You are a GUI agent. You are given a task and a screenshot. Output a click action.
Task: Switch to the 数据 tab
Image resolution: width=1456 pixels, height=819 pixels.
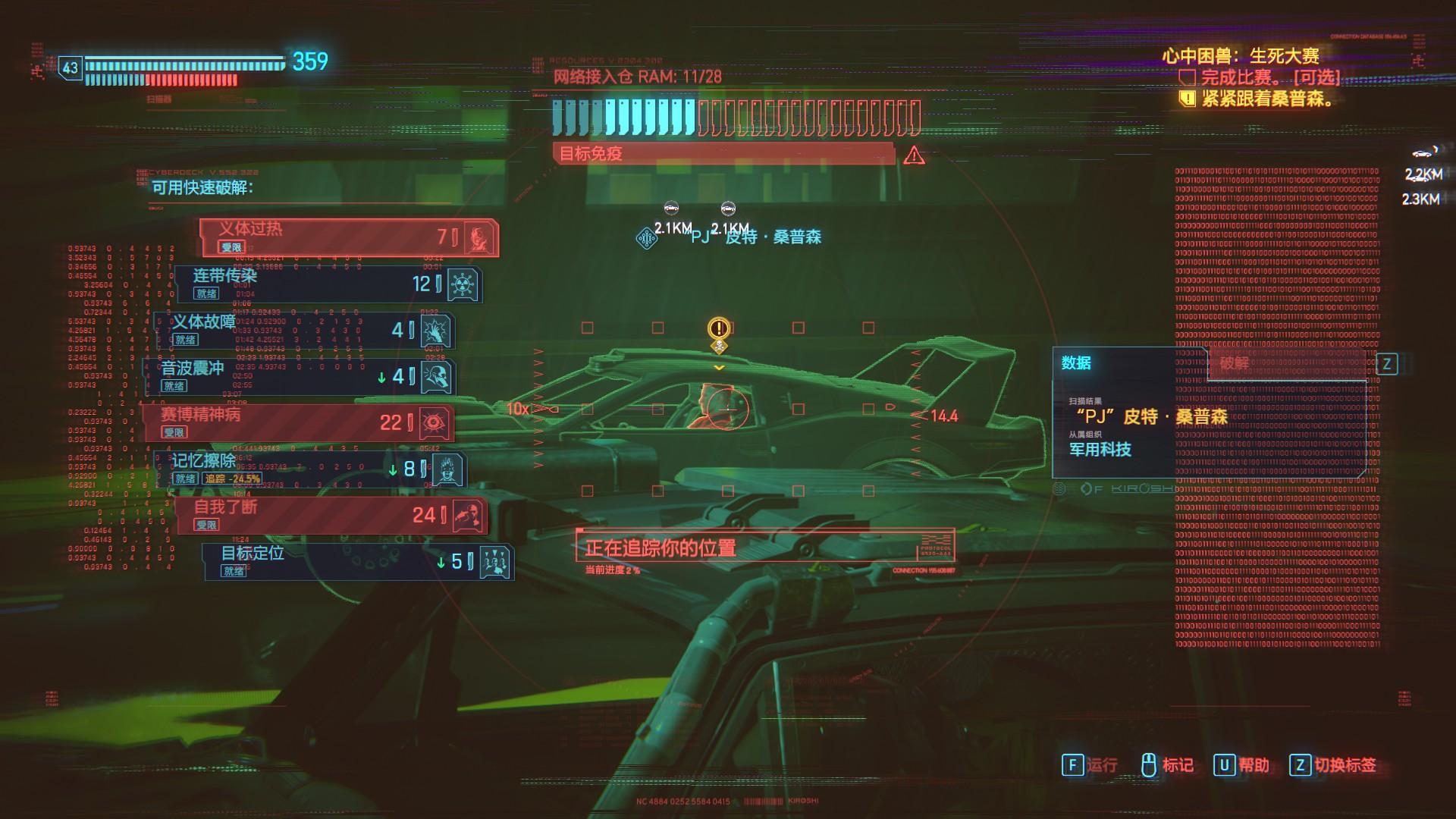coord(1077,363)
